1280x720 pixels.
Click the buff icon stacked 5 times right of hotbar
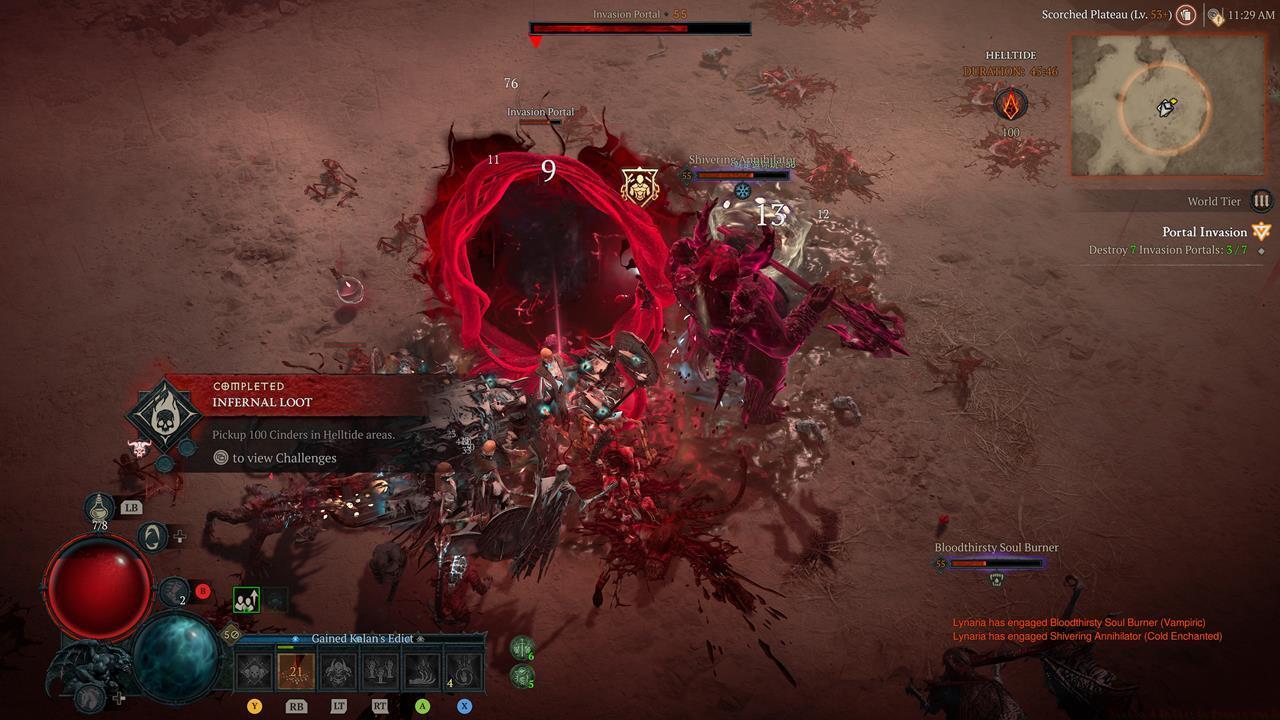521,675
